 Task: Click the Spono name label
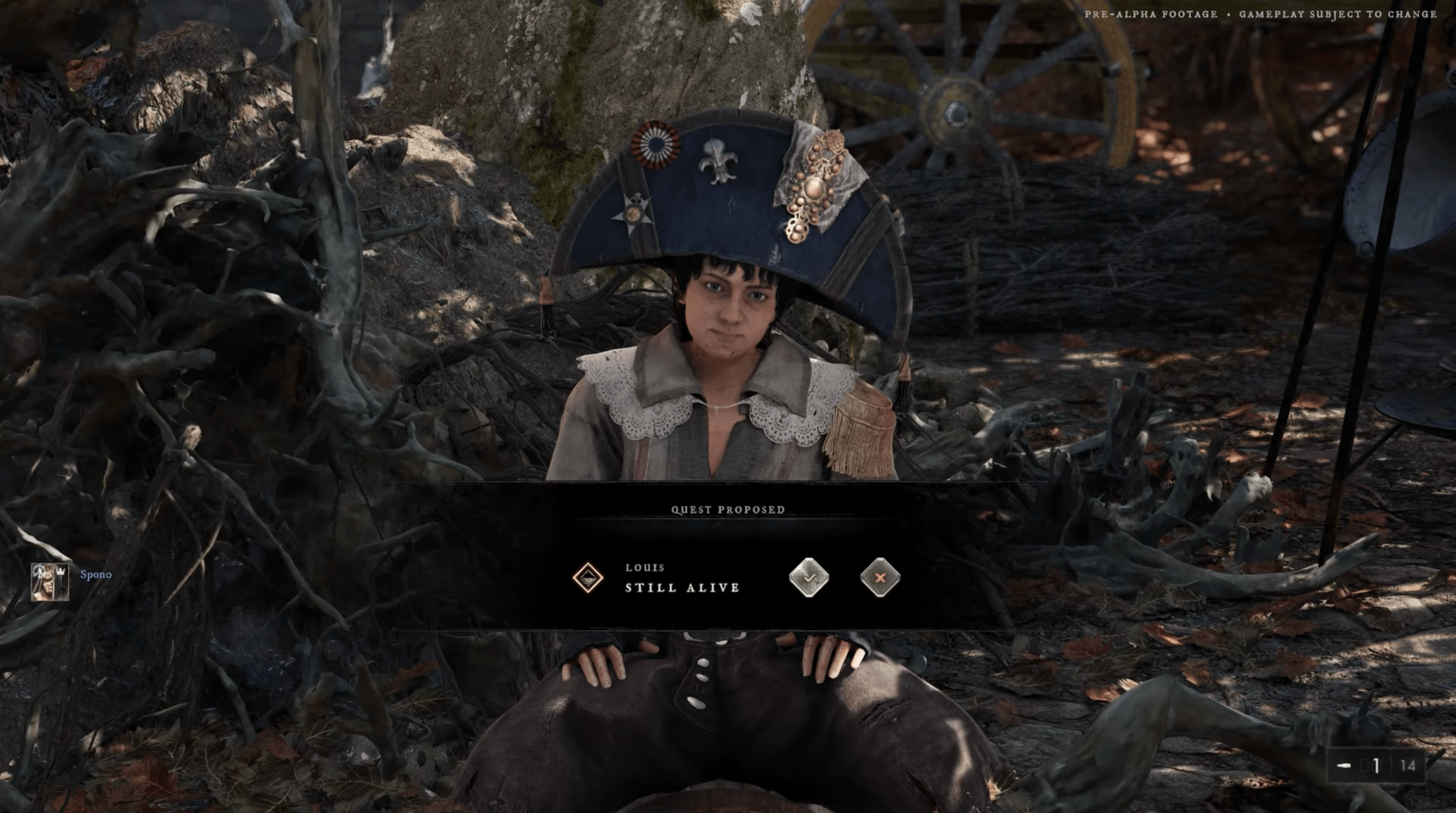point(95,574)
